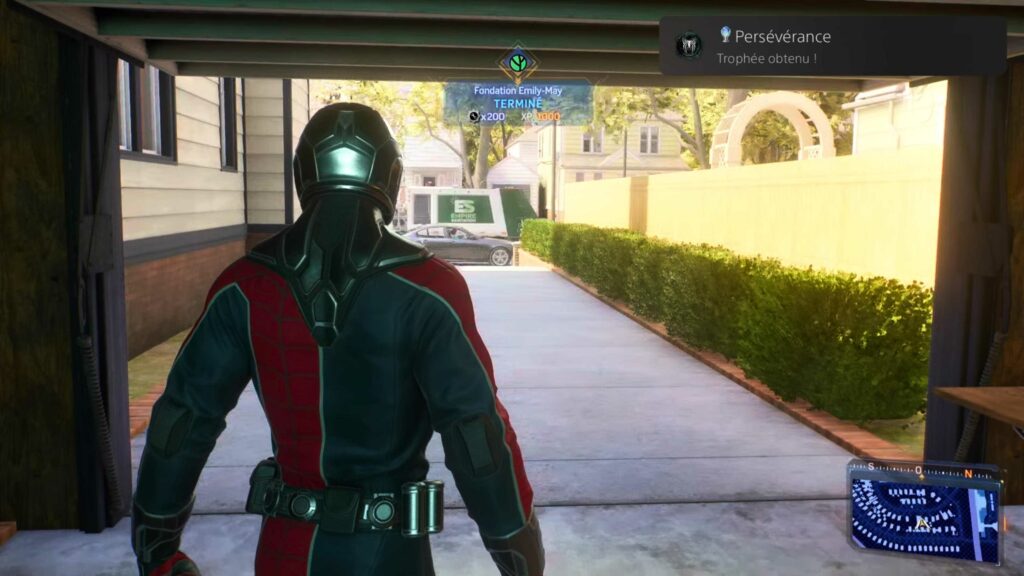Click the Fondation Emily-May Terminé banner
1024x576 pixels.
coord(517,103)
